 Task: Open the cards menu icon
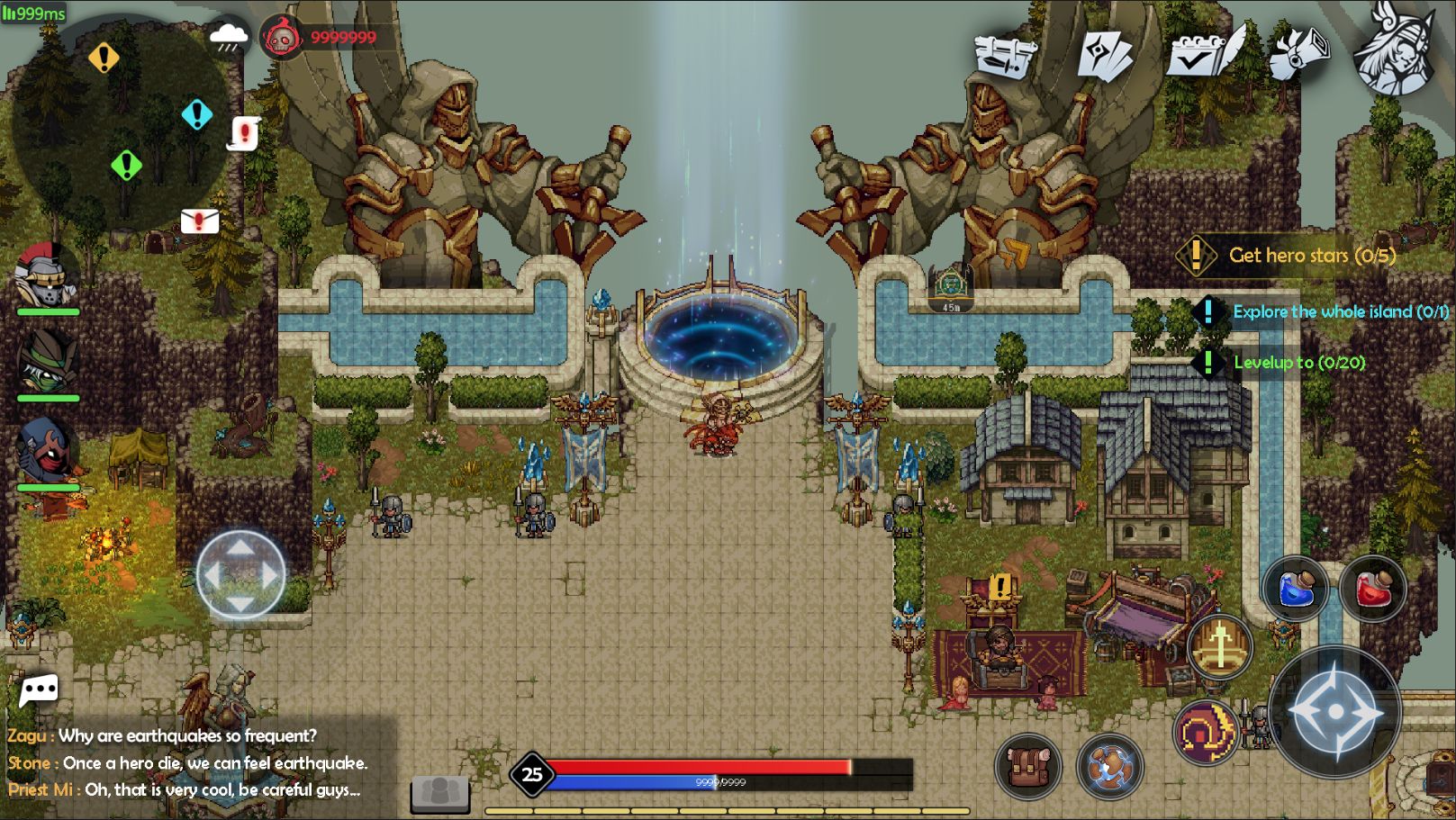(1104, 56)
